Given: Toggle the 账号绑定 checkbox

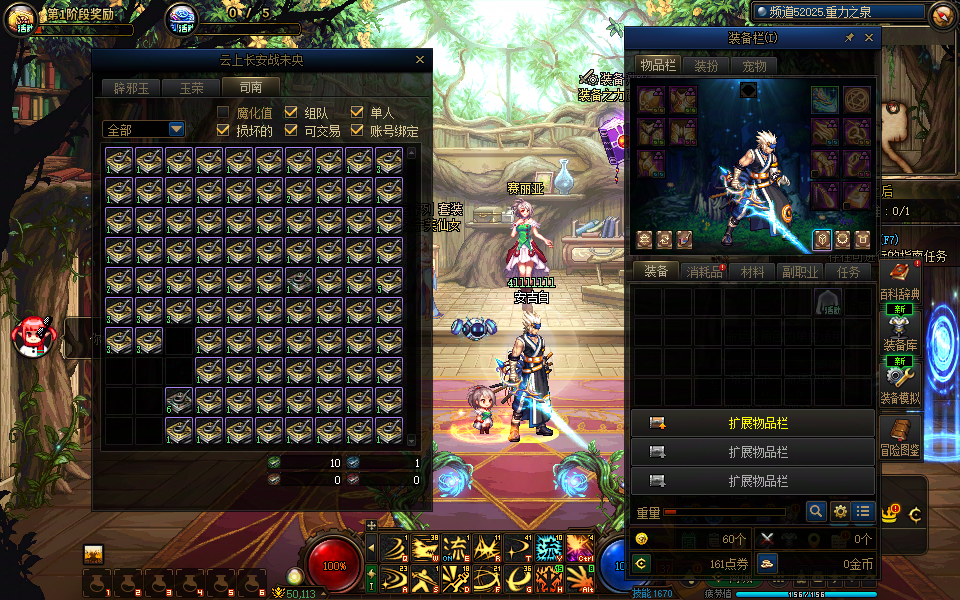Looking at the screenshot, I should pyautogui.click(x=358, y=131).
